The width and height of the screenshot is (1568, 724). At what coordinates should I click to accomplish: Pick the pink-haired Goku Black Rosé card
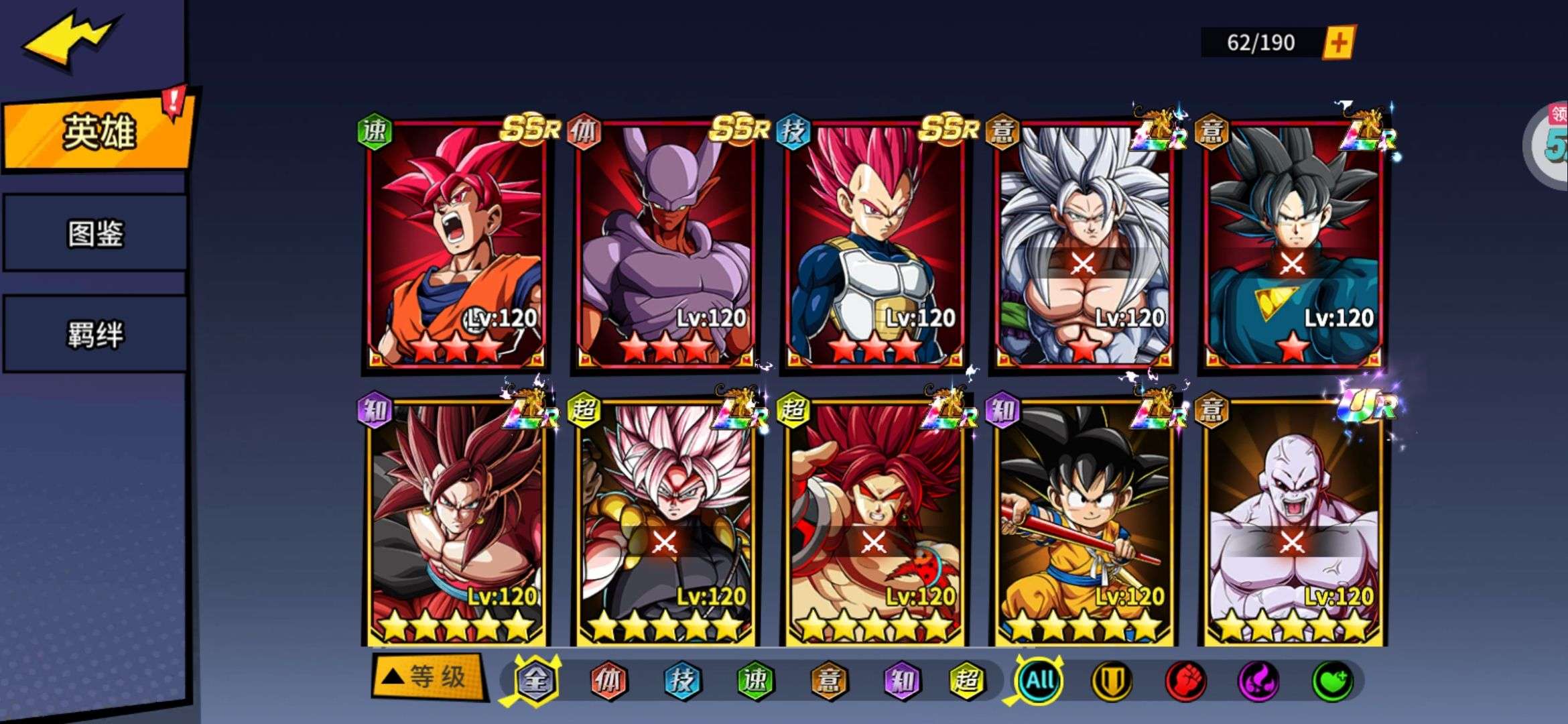coord(665,523)
